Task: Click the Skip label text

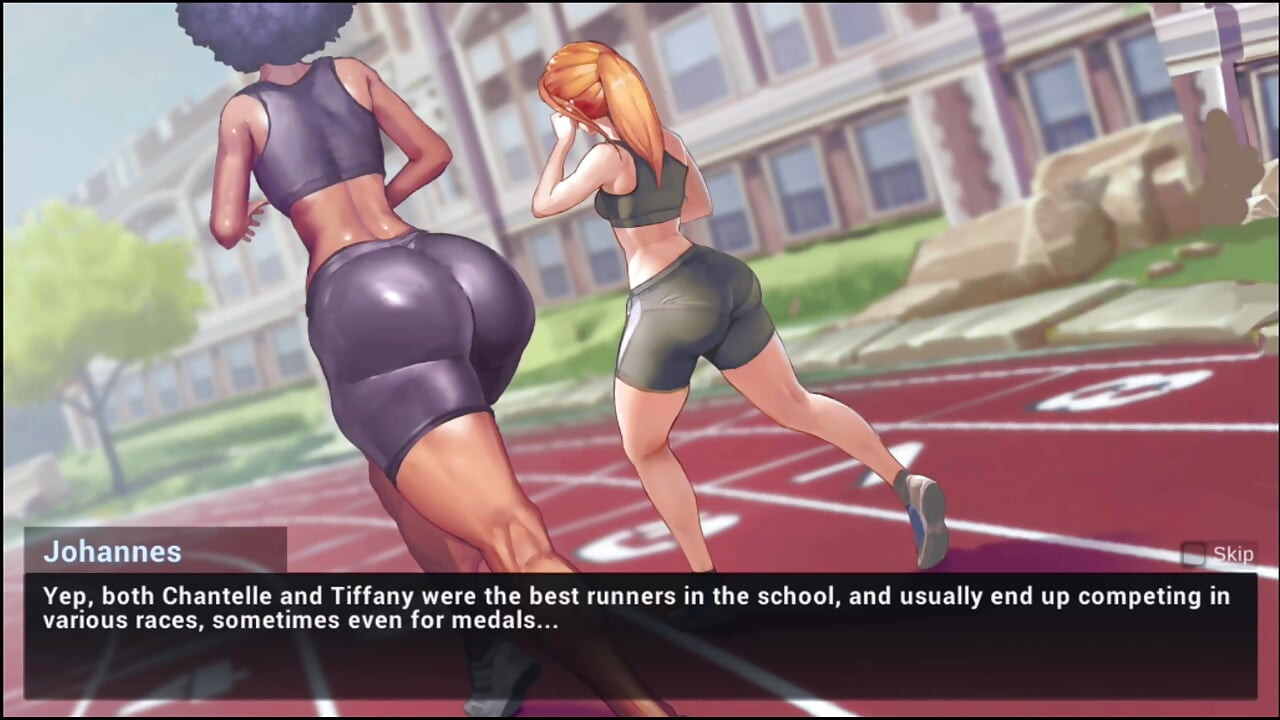Action: click(1233, 553)
